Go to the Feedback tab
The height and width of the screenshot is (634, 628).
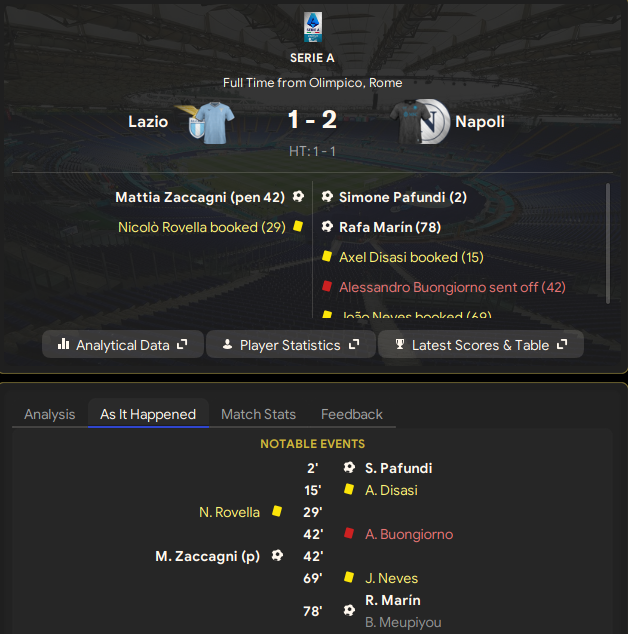pyautogui.click(x=351, y=414)
